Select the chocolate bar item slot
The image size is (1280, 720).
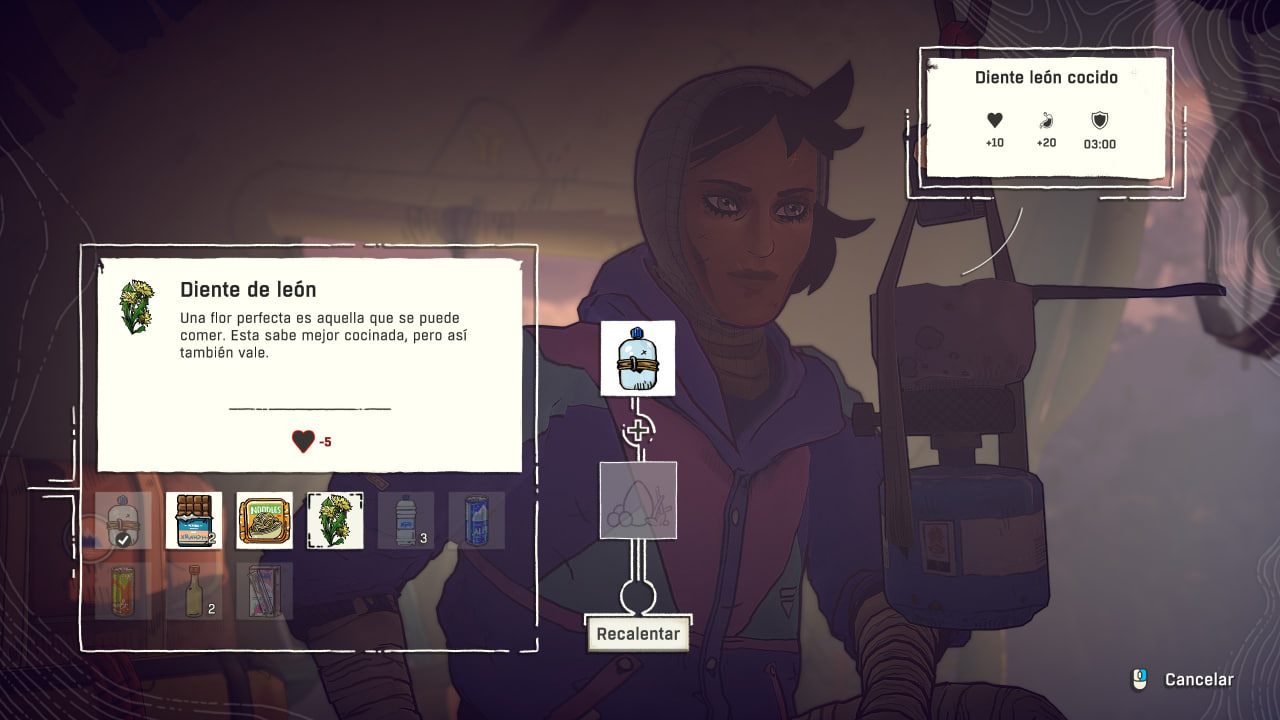(x=194, y=520)
